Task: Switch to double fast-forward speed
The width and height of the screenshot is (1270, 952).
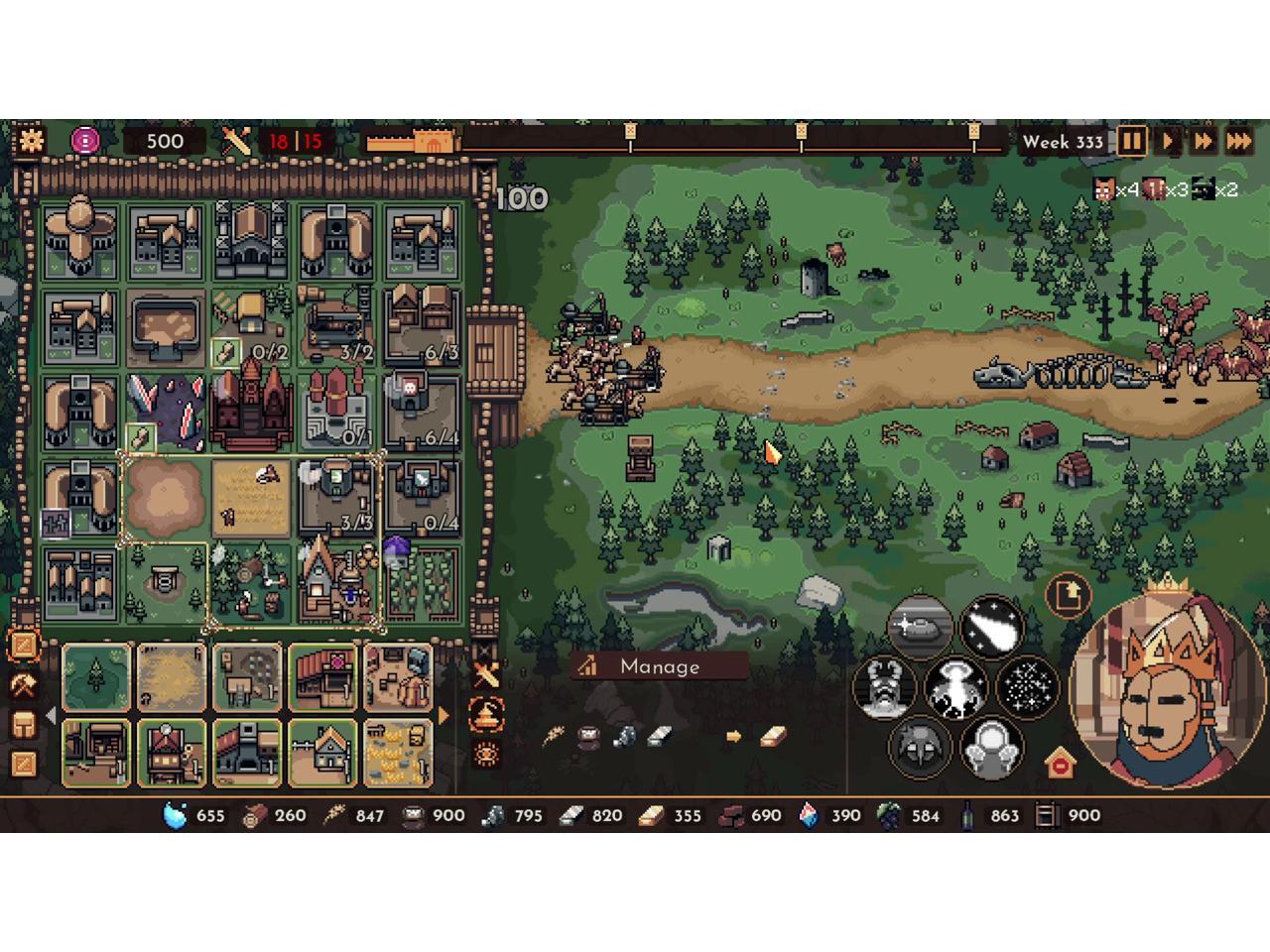Action: click(x=1203, y=141)
